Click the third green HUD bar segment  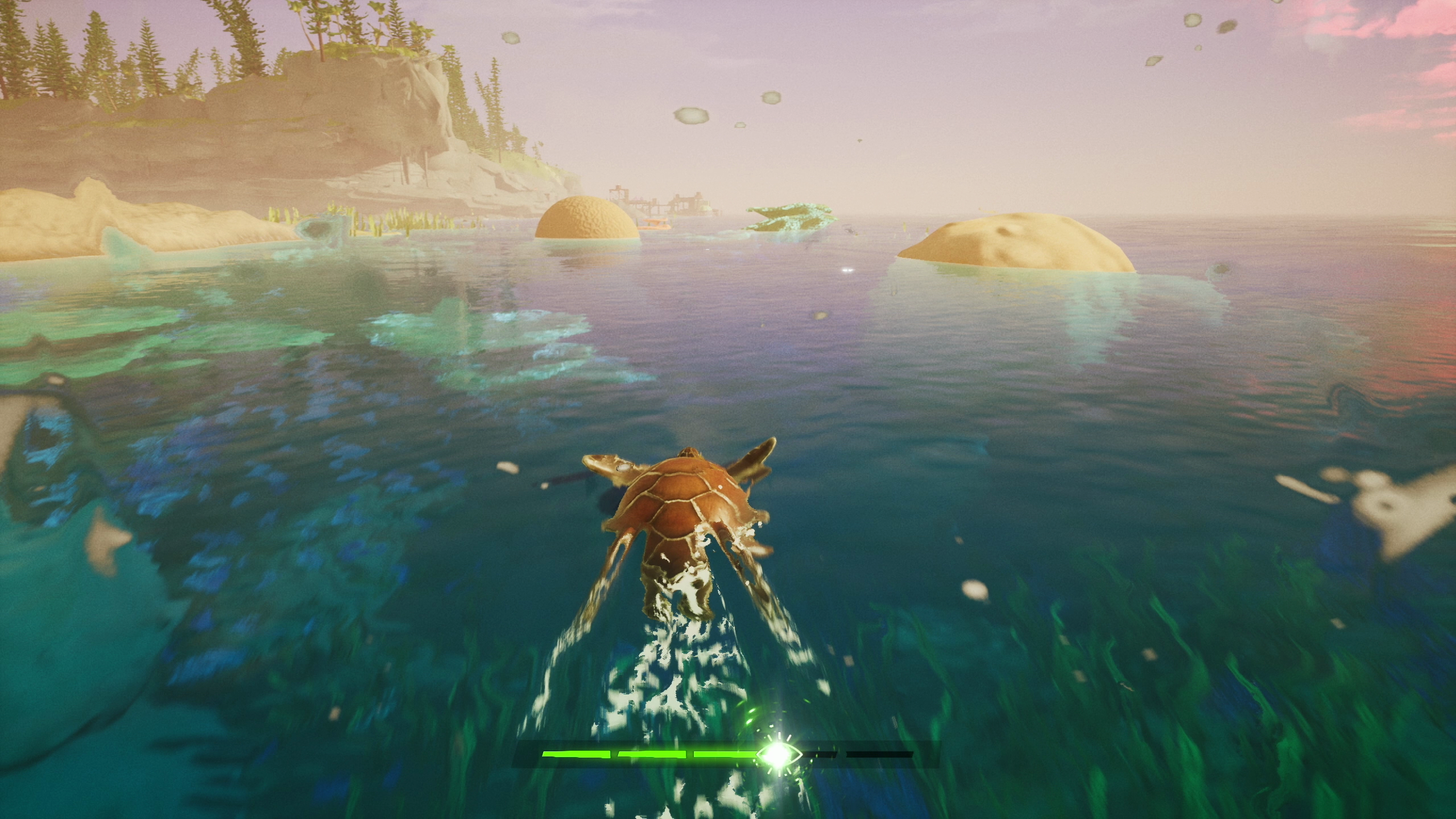click(x=725, y=755)
